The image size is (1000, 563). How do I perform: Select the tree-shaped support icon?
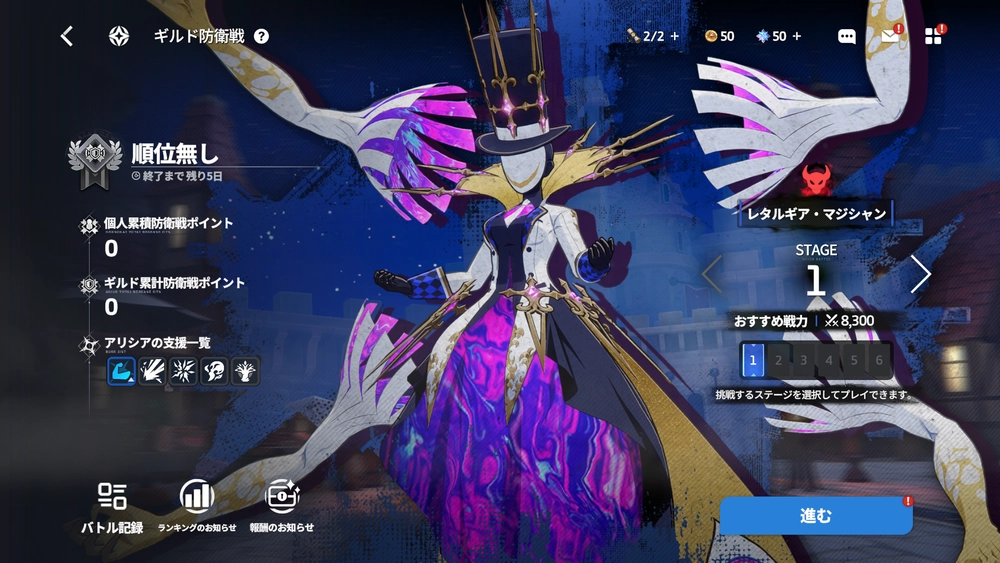[245, 371]
